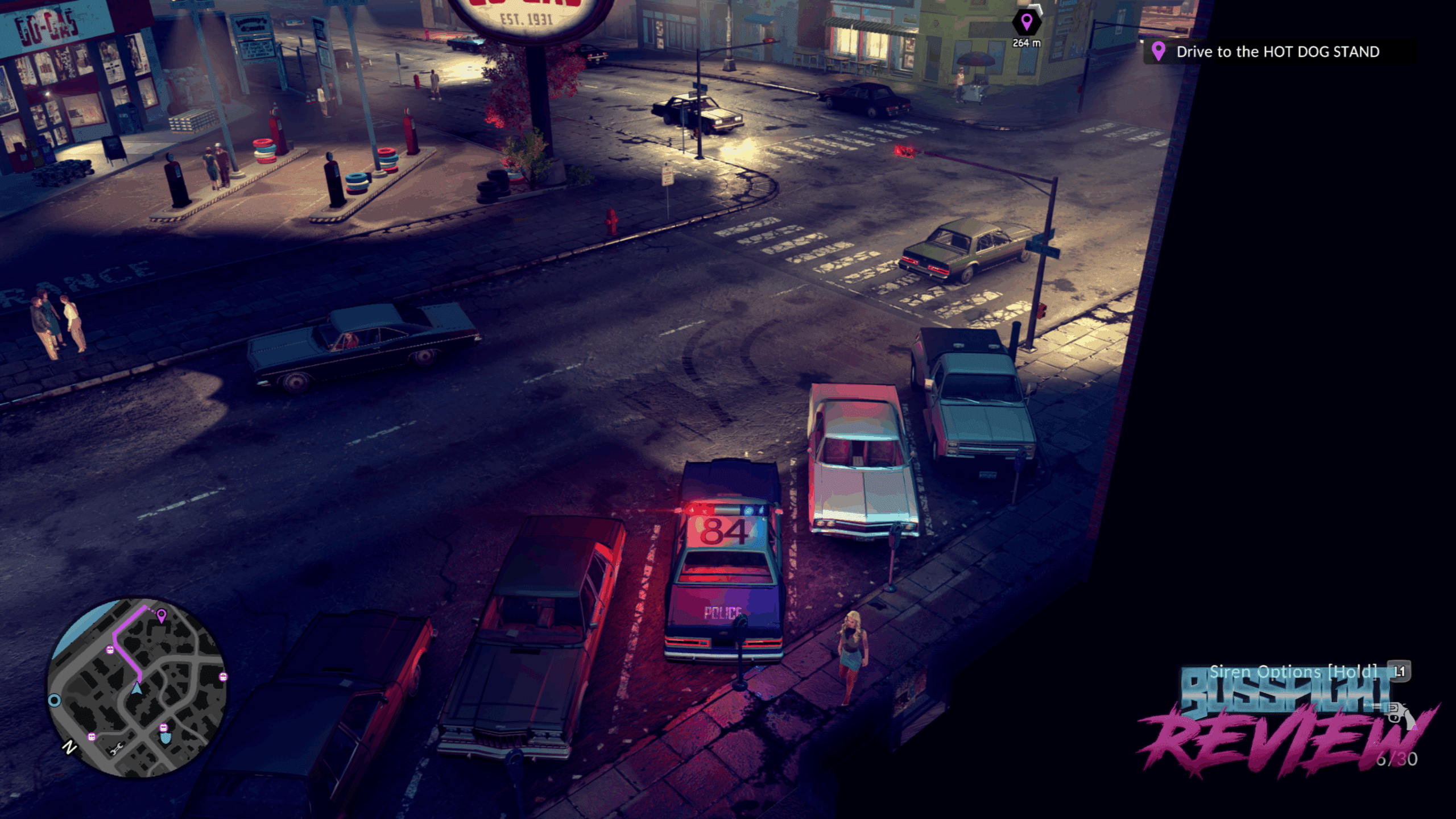Click the Drive to the HOT DOG STAND objective
The width and height of the screenshot is (1456, 819).
pyautogui.click(x=1277, y=52)
